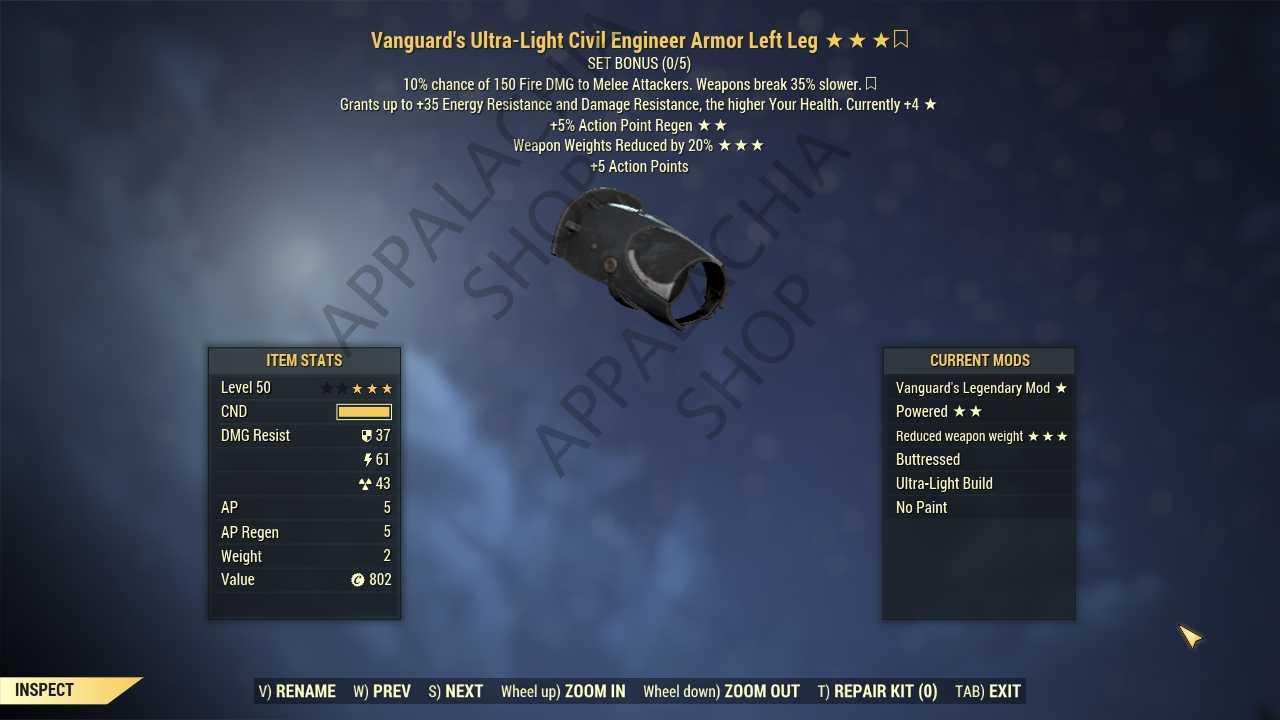Use the REPAIR KIT (0) option
The image size is (1280, 720).
[x=877, y=691]
